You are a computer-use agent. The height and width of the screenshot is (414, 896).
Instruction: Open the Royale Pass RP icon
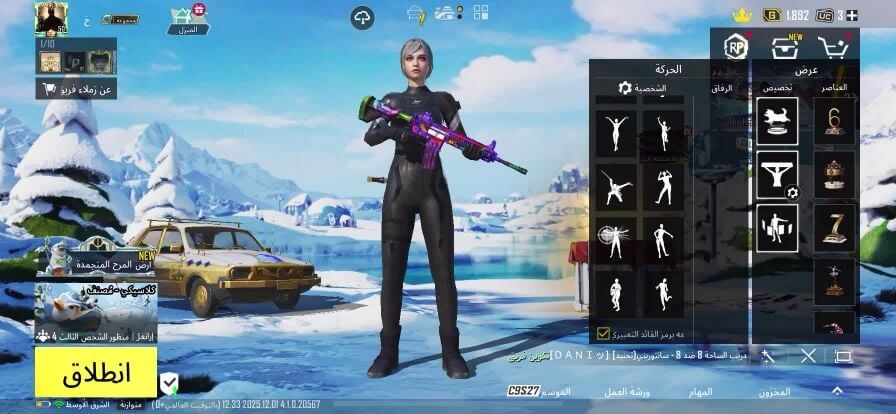[x=736, y=46]
